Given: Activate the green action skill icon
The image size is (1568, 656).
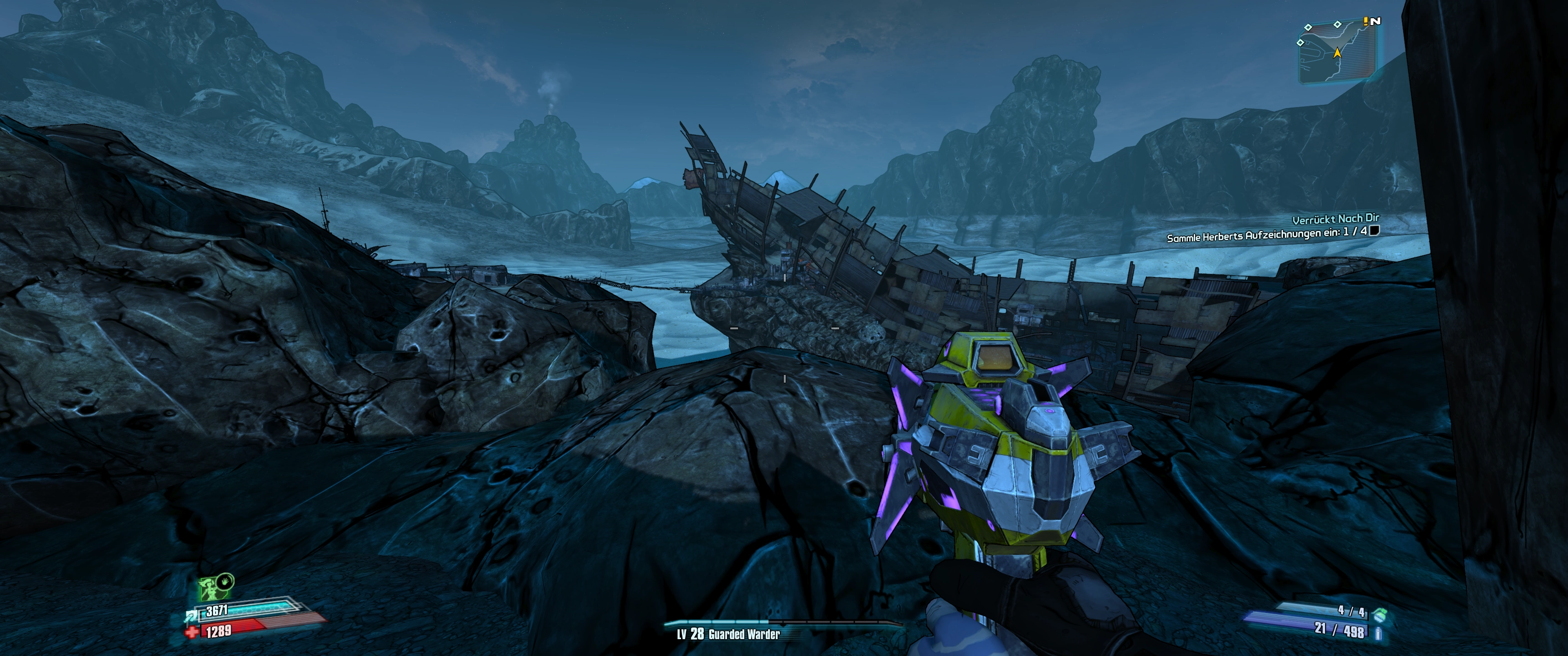Looking at the screenshot, I should point(211,589).
